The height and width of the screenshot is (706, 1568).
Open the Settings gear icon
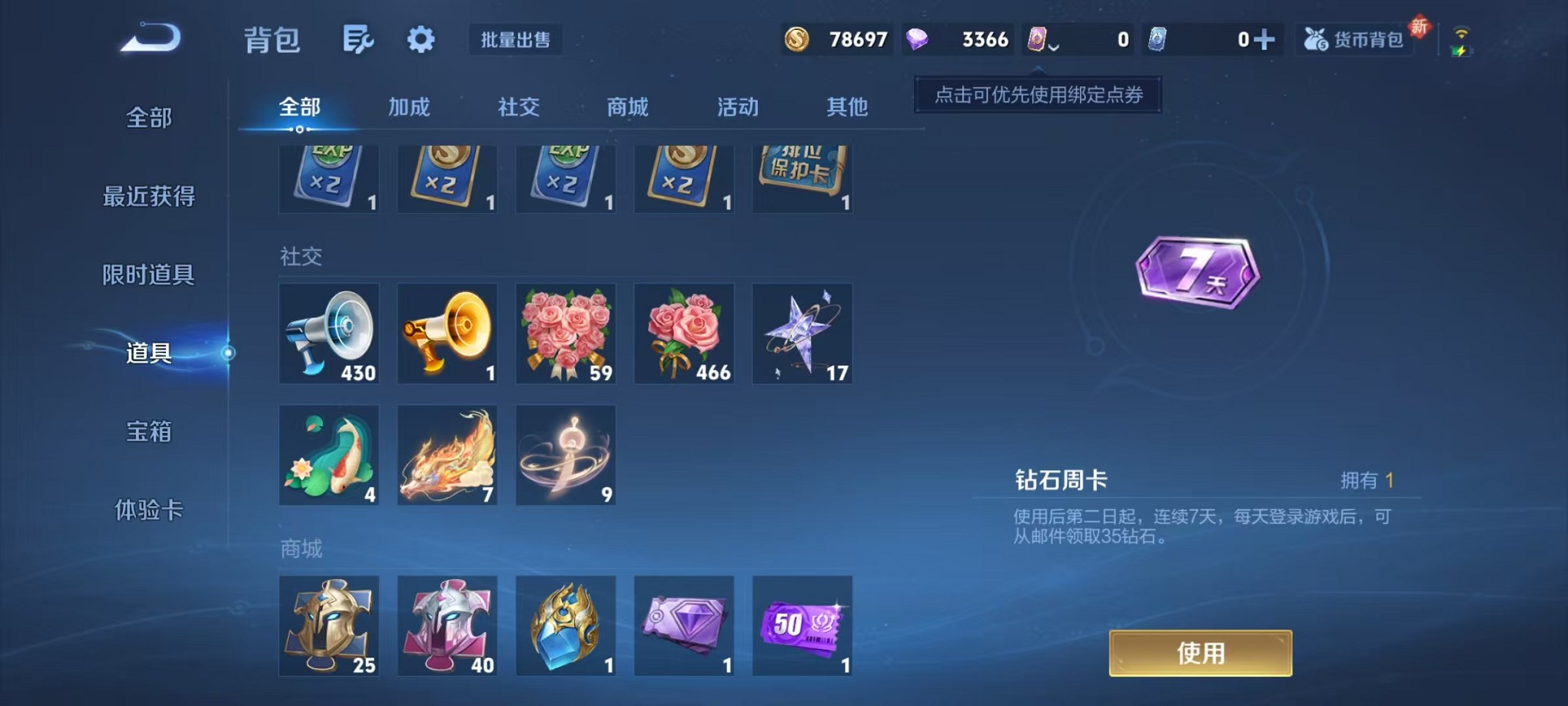(419, 40)
